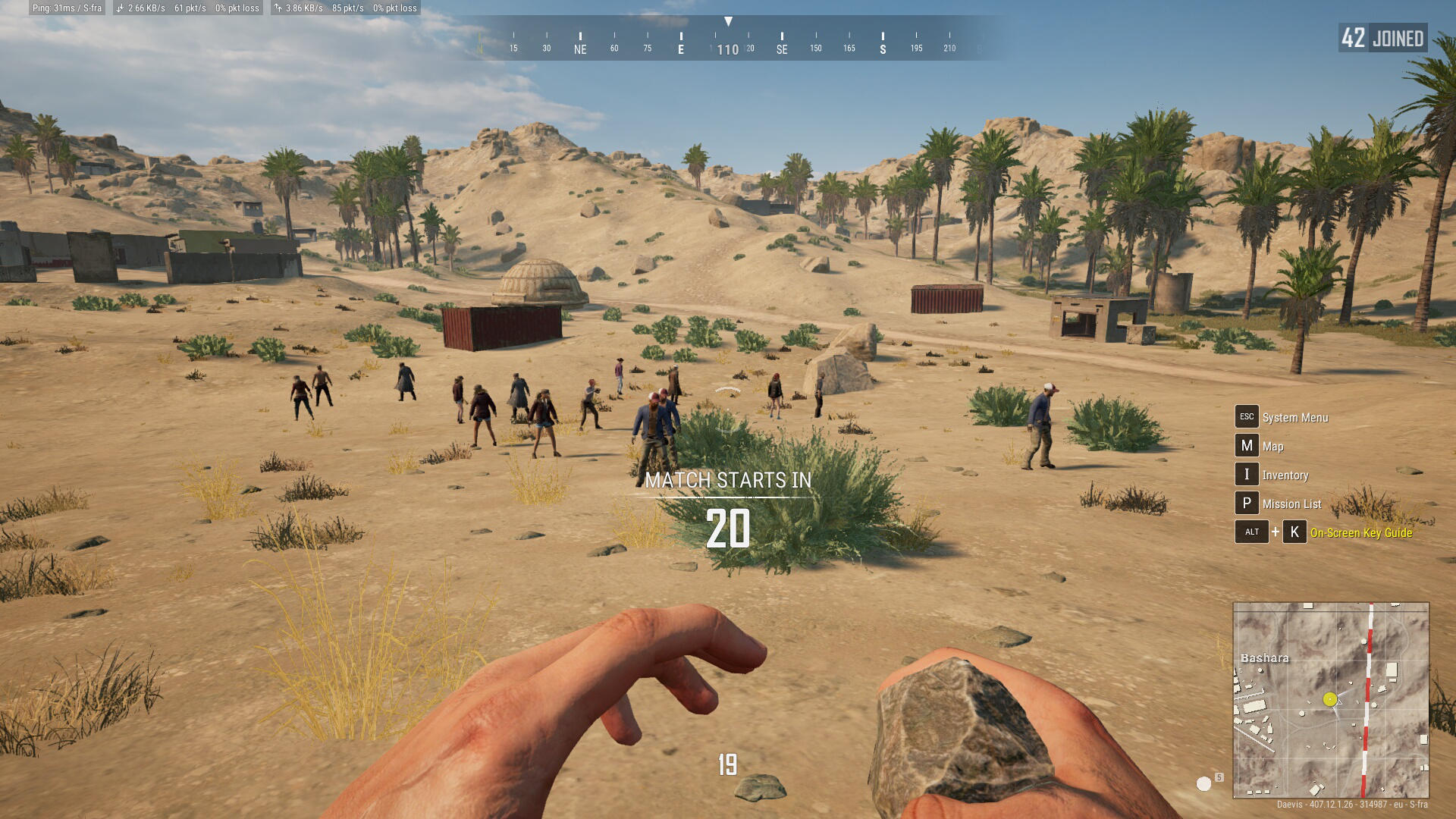Click the Bashara minimap
The height and width of the screenshot is (819, 1456).
click(x=1331, y=699)
